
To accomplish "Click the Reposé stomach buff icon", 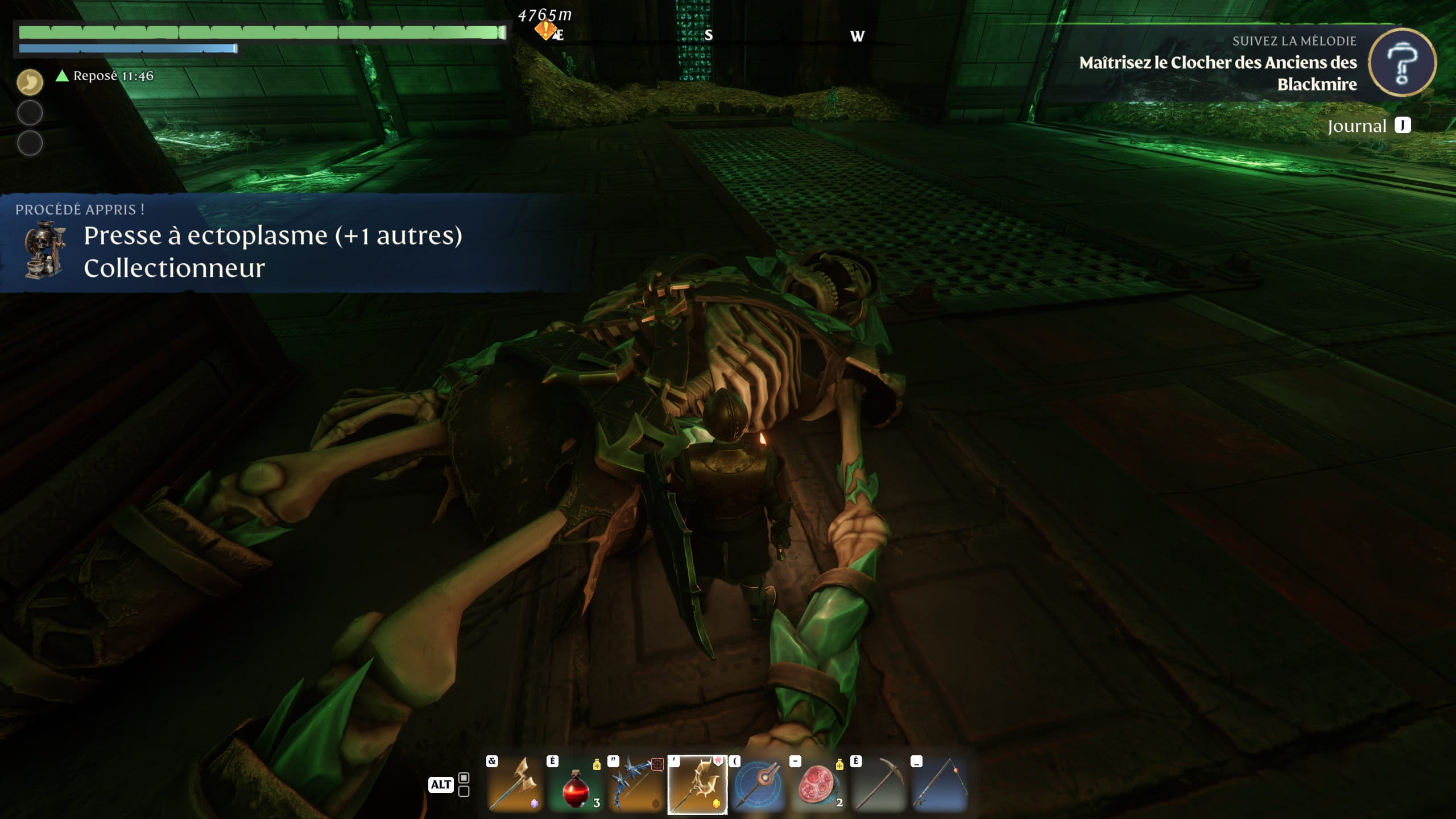I will pyautogui.click(x=30, y=82).
